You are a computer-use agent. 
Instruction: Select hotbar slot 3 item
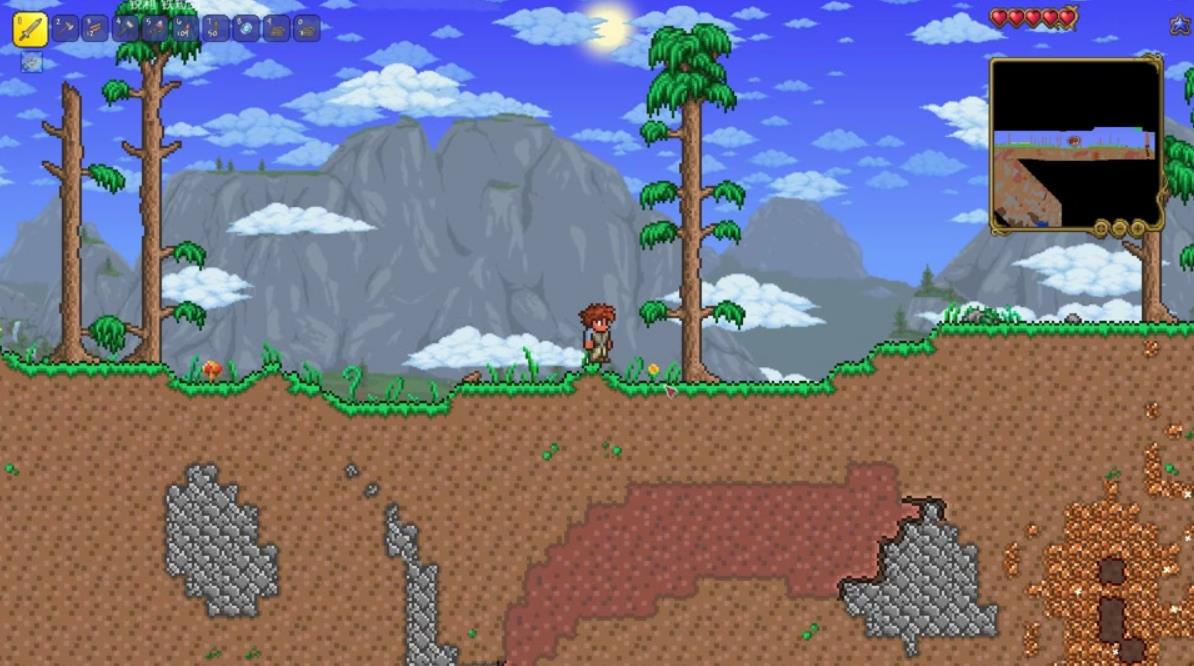point(95,28)
